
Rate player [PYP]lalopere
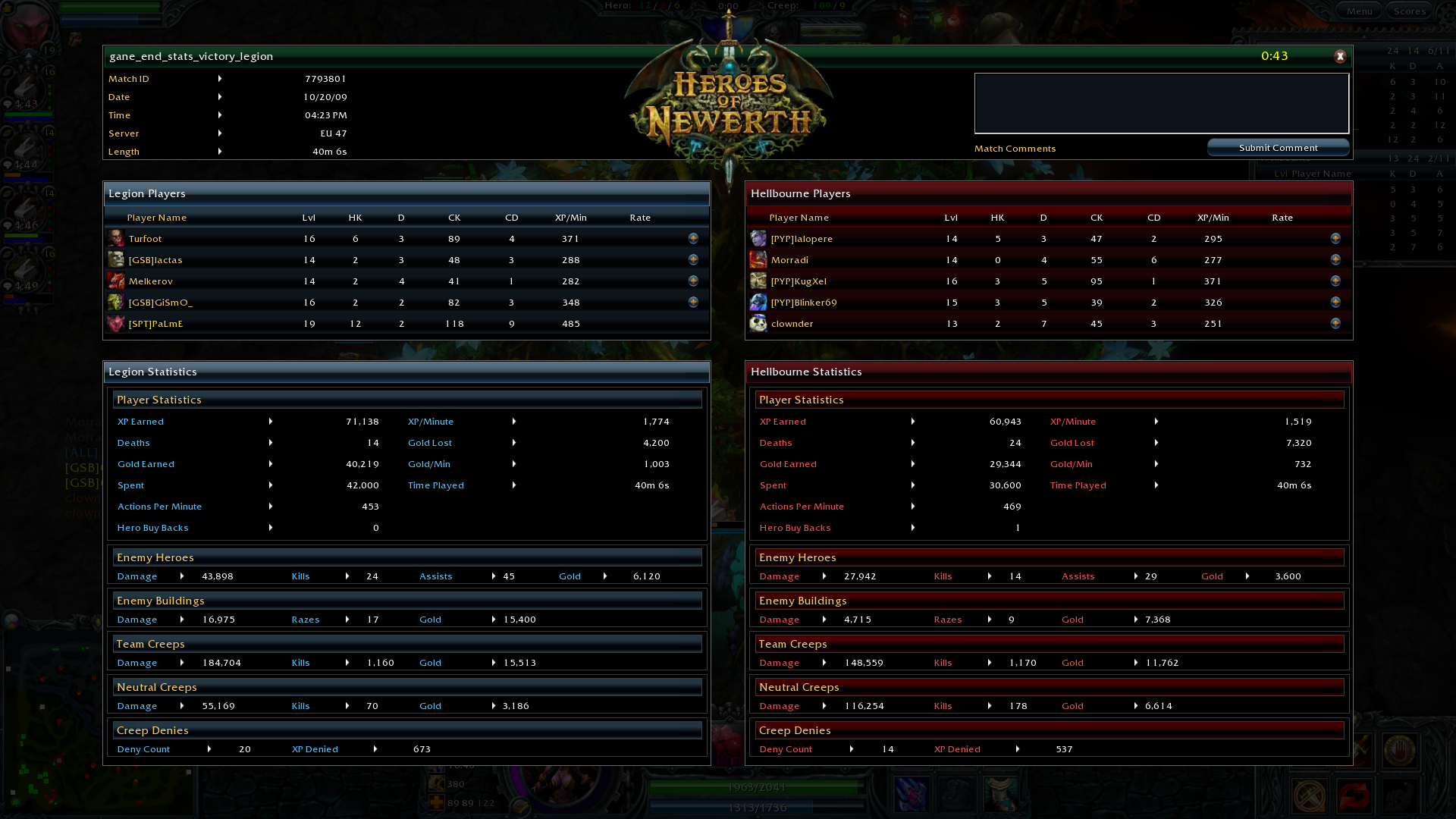coord(1335,238)
